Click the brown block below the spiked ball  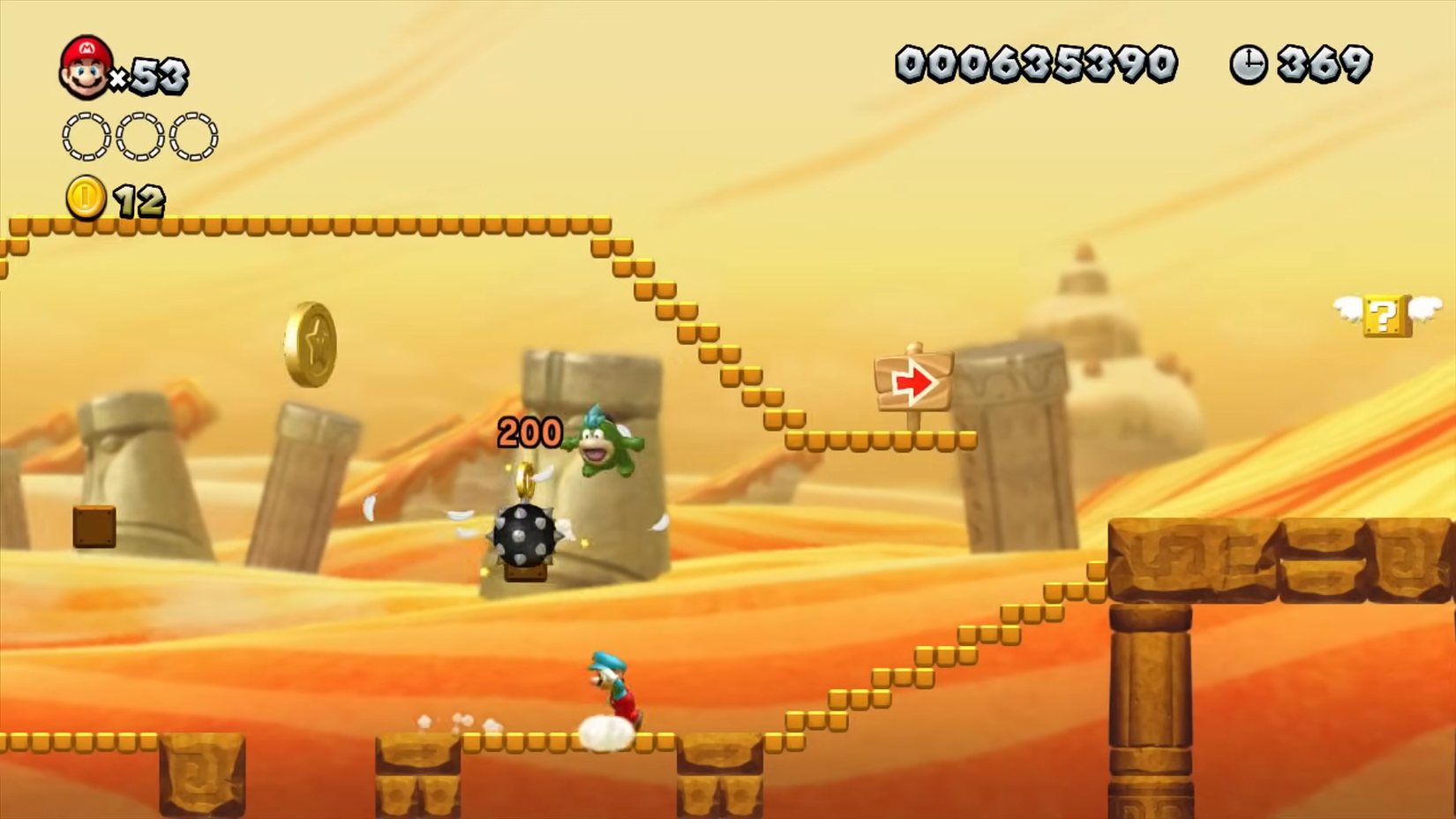[524, 575]
